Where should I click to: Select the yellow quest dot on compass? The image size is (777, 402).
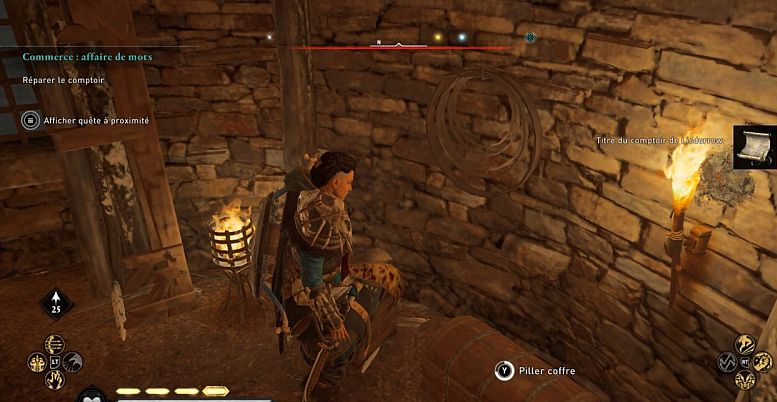pos(436,37)
